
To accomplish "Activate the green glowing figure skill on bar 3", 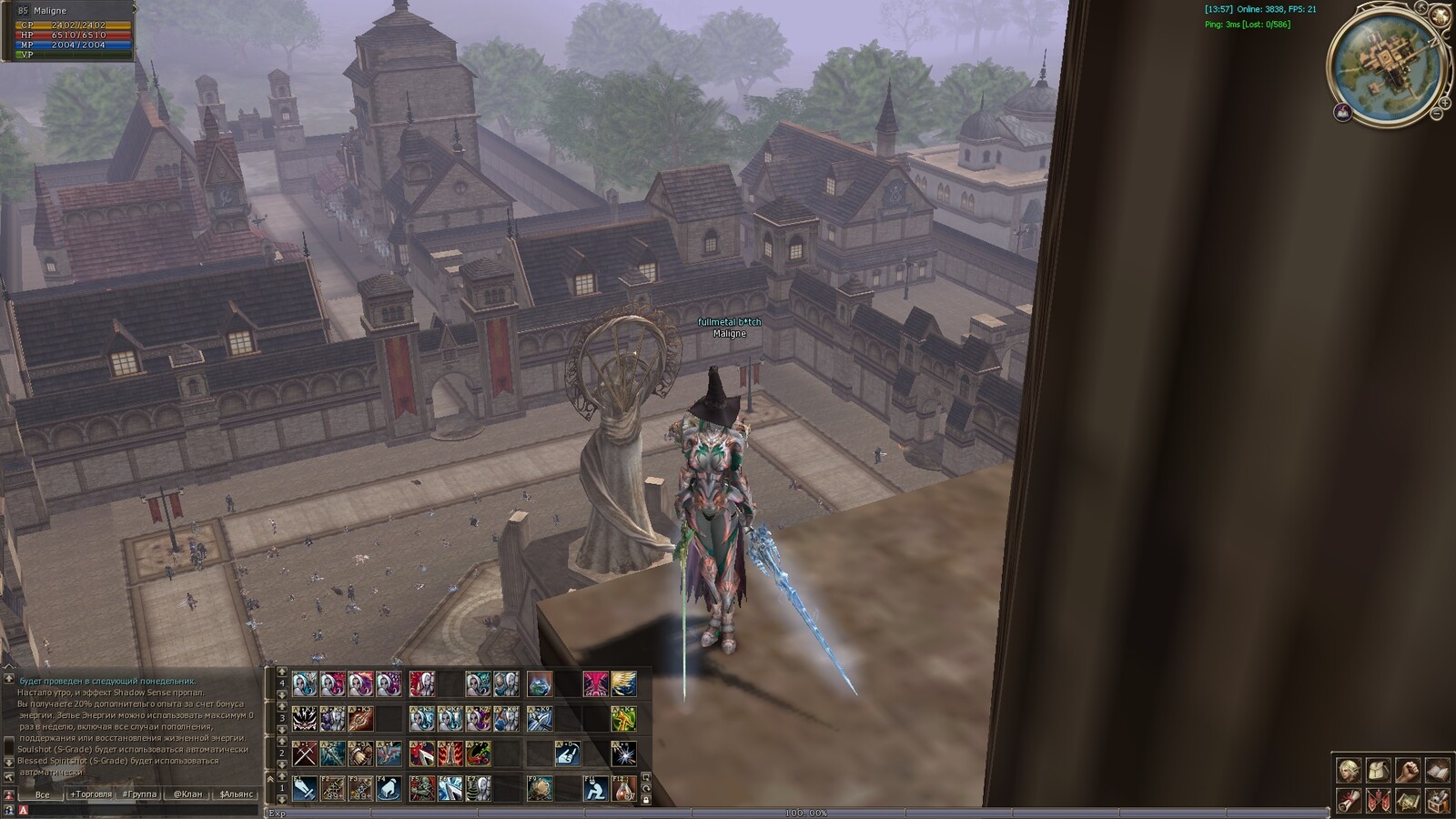I will [x=623, y=719].
